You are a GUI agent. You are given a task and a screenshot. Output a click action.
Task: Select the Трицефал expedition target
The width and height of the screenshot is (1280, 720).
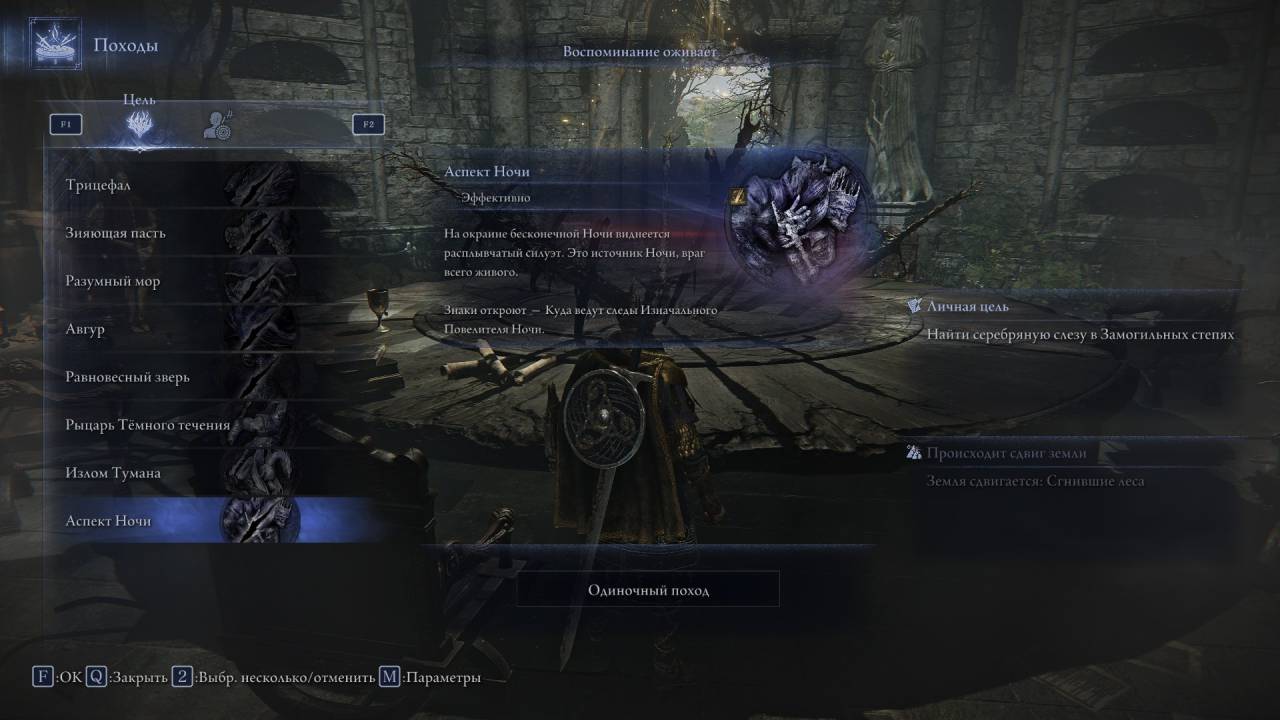tap(180, 185)
